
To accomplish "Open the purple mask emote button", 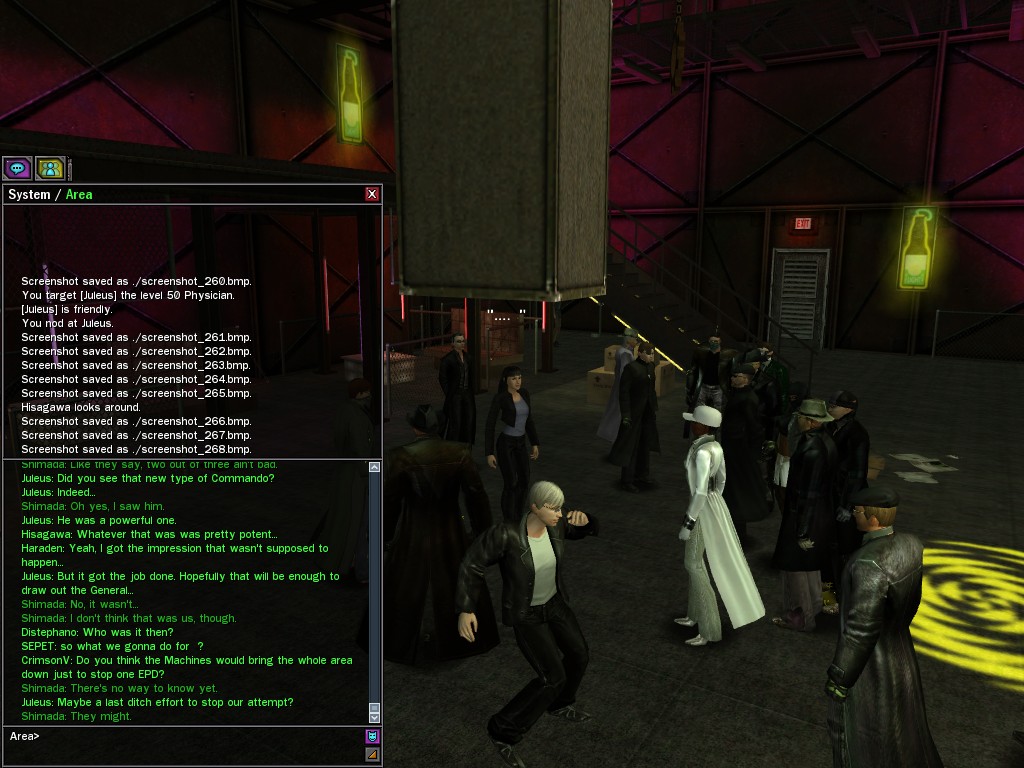I will coord(372,737).
